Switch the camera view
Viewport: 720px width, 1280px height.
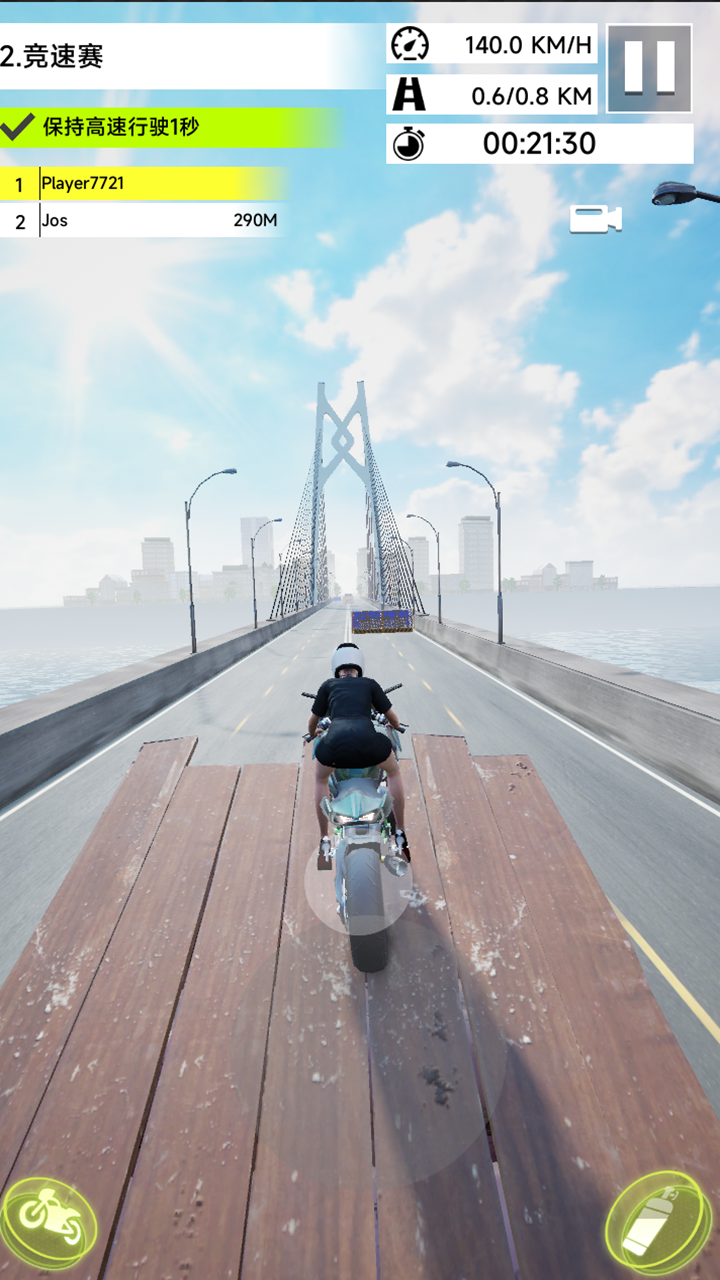[595, 219]
